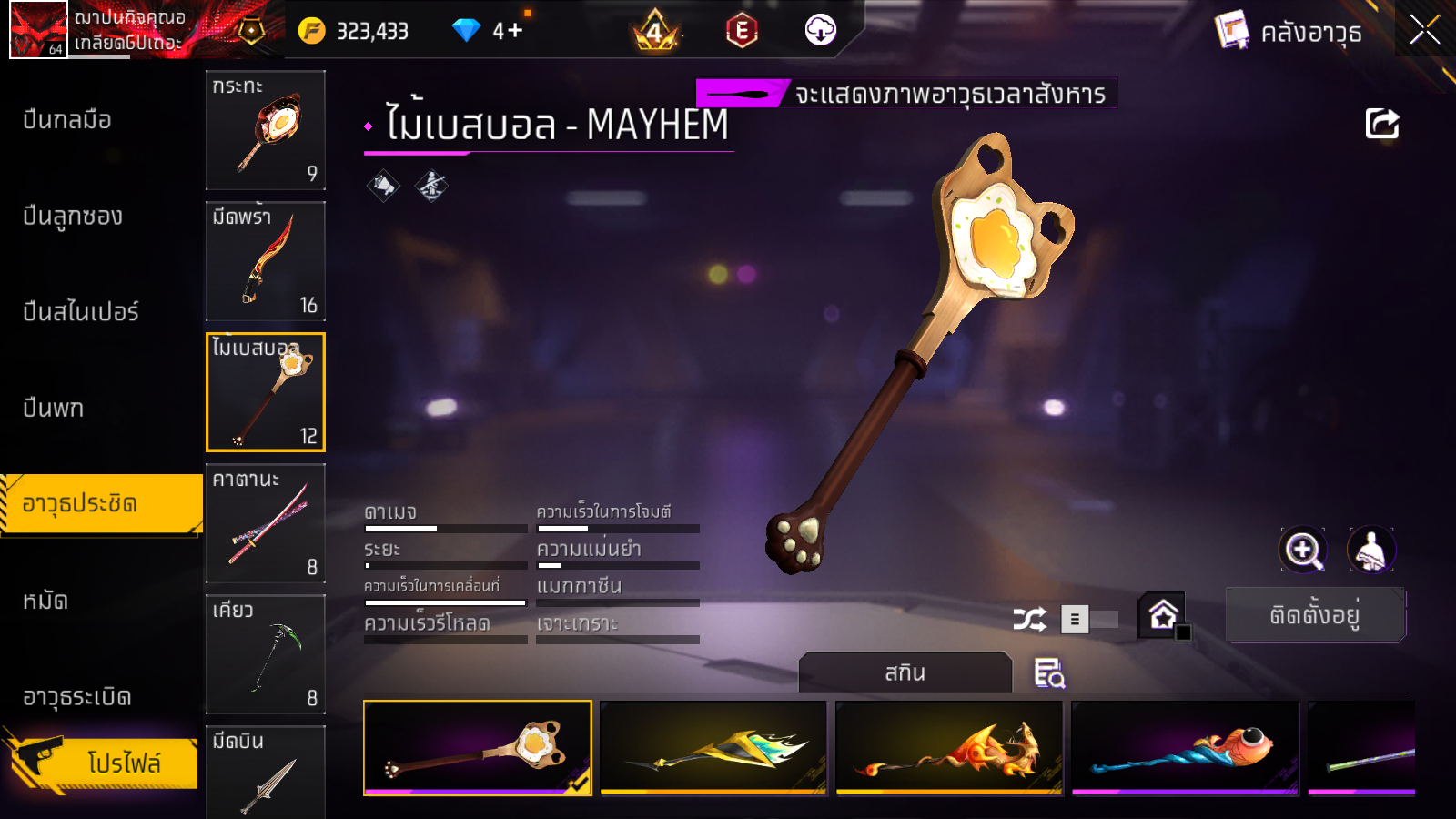Close the weapon vault screen
The width and height of the screenshot is (1456, 819).
click(x=1424, y=30)
